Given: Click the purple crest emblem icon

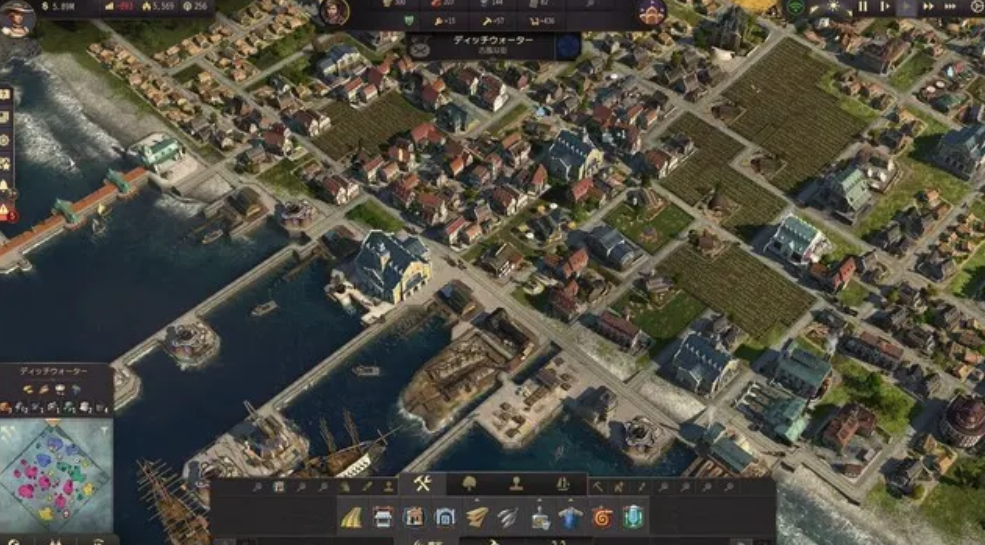Looking at the screenshot, I should 652,12.
